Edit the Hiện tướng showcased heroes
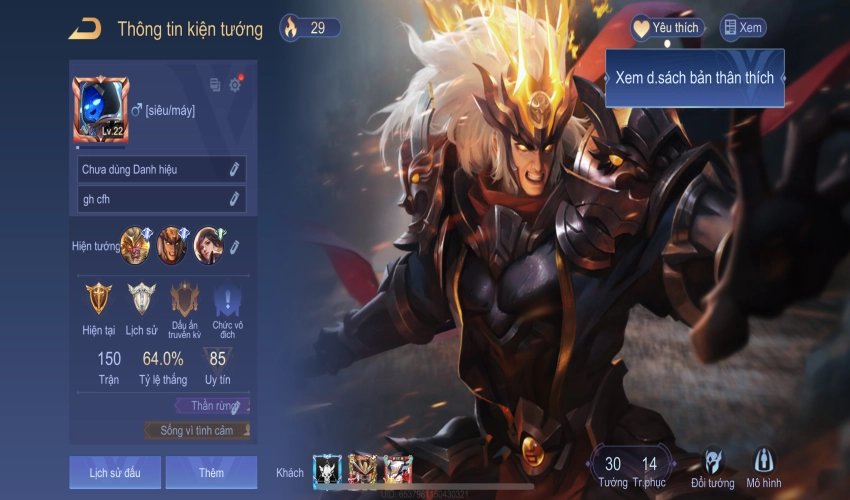This screenshot has height=500, width=850. (235, 246)
